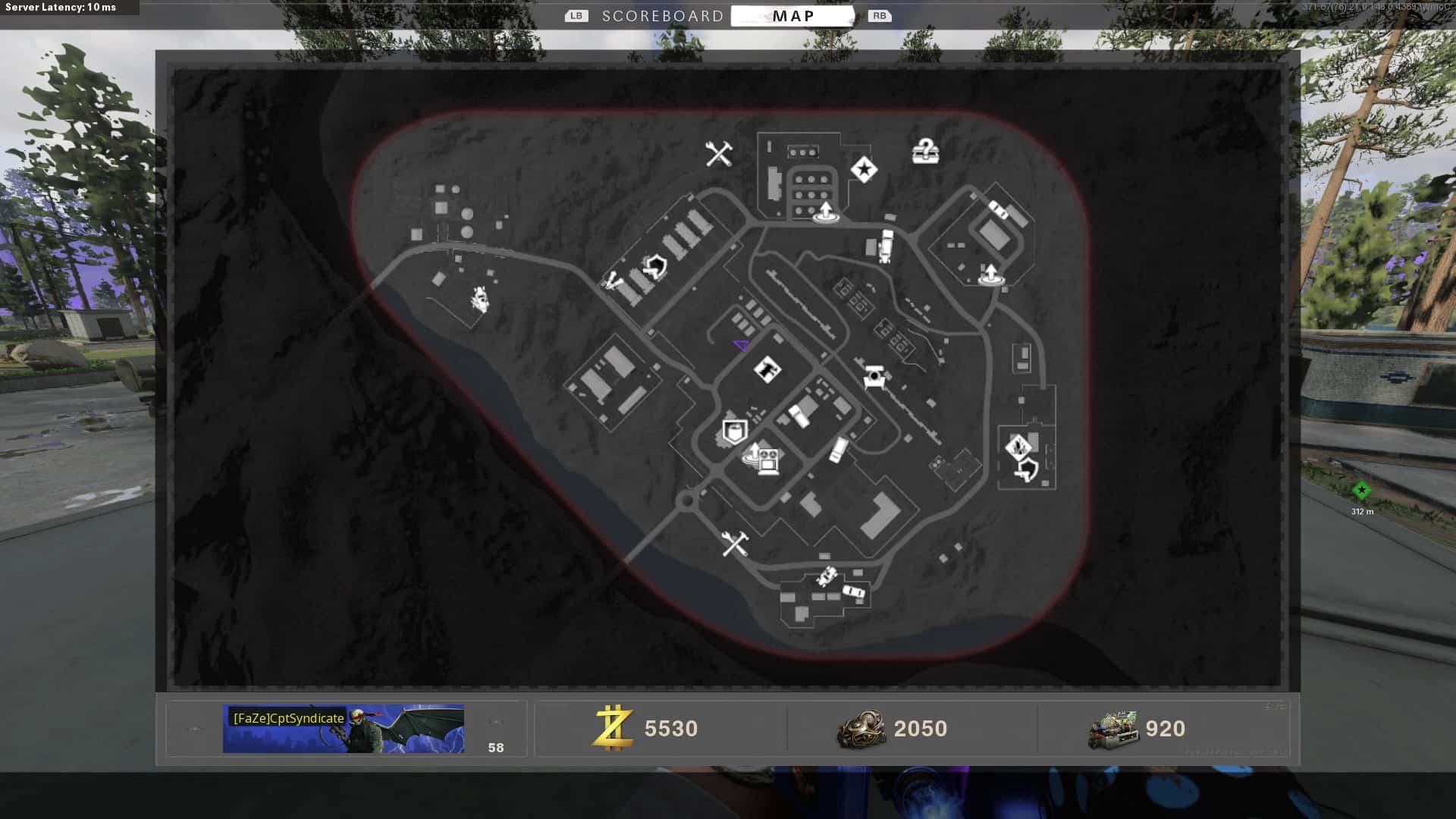Open the [FaZe]CptSyndicate player card
Viewport: 1456px width, 819px height.
[343, 729]
